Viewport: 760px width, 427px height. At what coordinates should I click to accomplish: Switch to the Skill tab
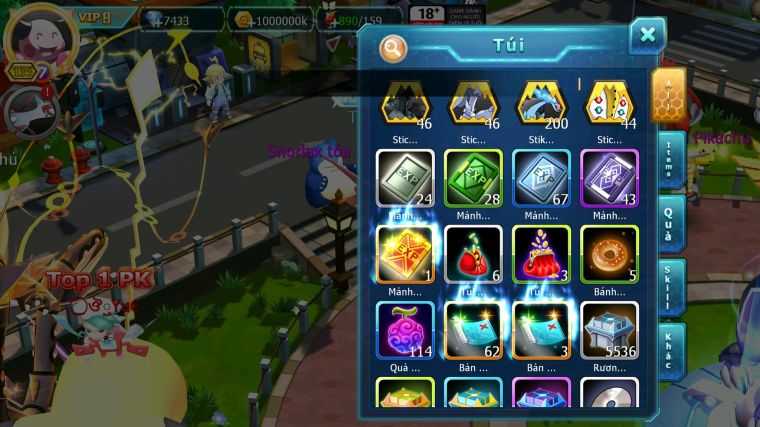(x=670, y=287)
